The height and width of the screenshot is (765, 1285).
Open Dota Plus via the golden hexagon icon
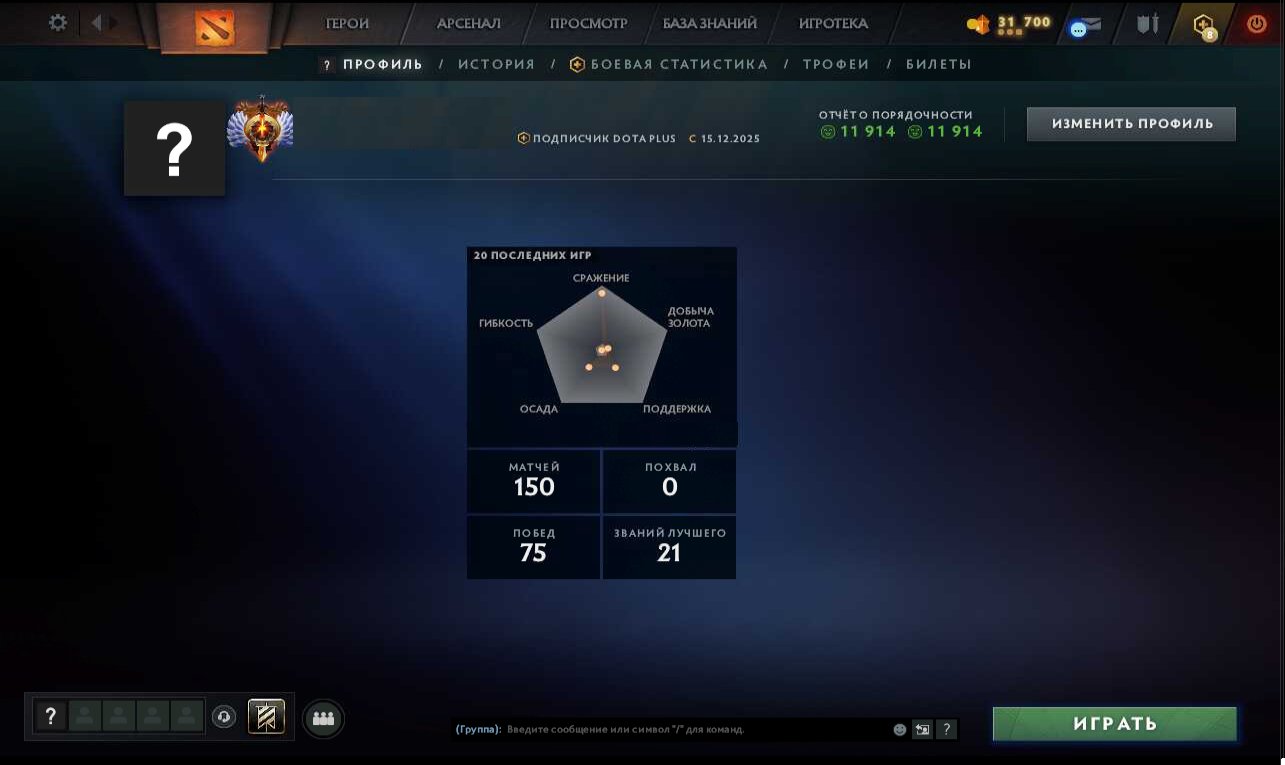[x=1203, y=24]
